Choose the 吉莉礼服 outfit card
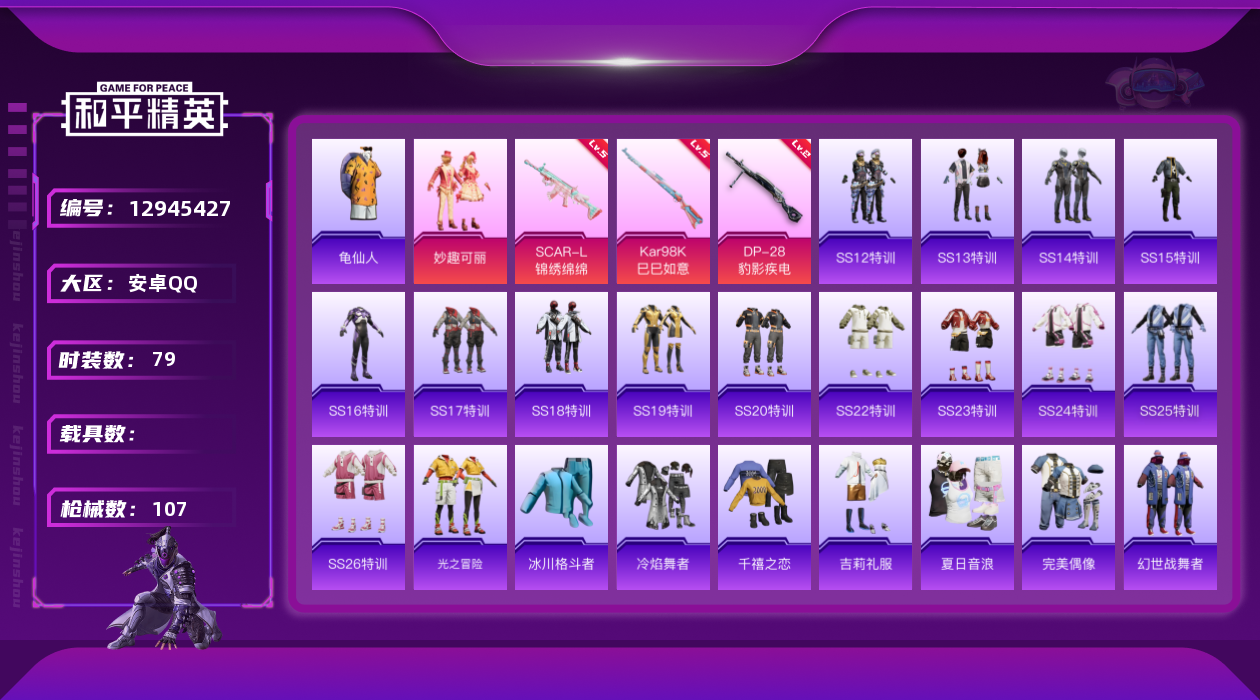The height and width of the screenshot is (700, 1260). (865, 517)
